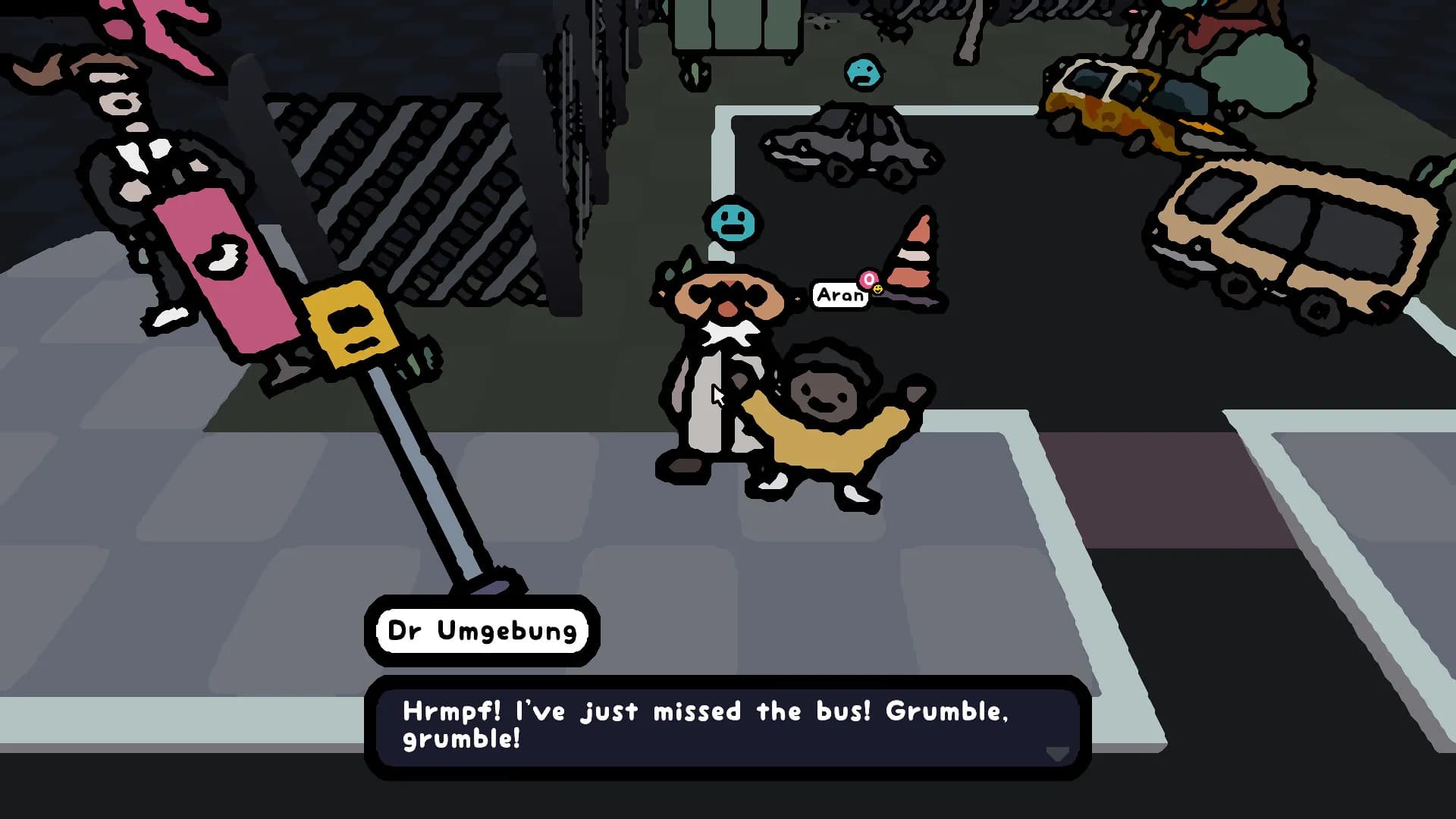Screen dimensions: 1456x819
Task: Click the yellow smiley emoji next to Aran
Action: 878,290
